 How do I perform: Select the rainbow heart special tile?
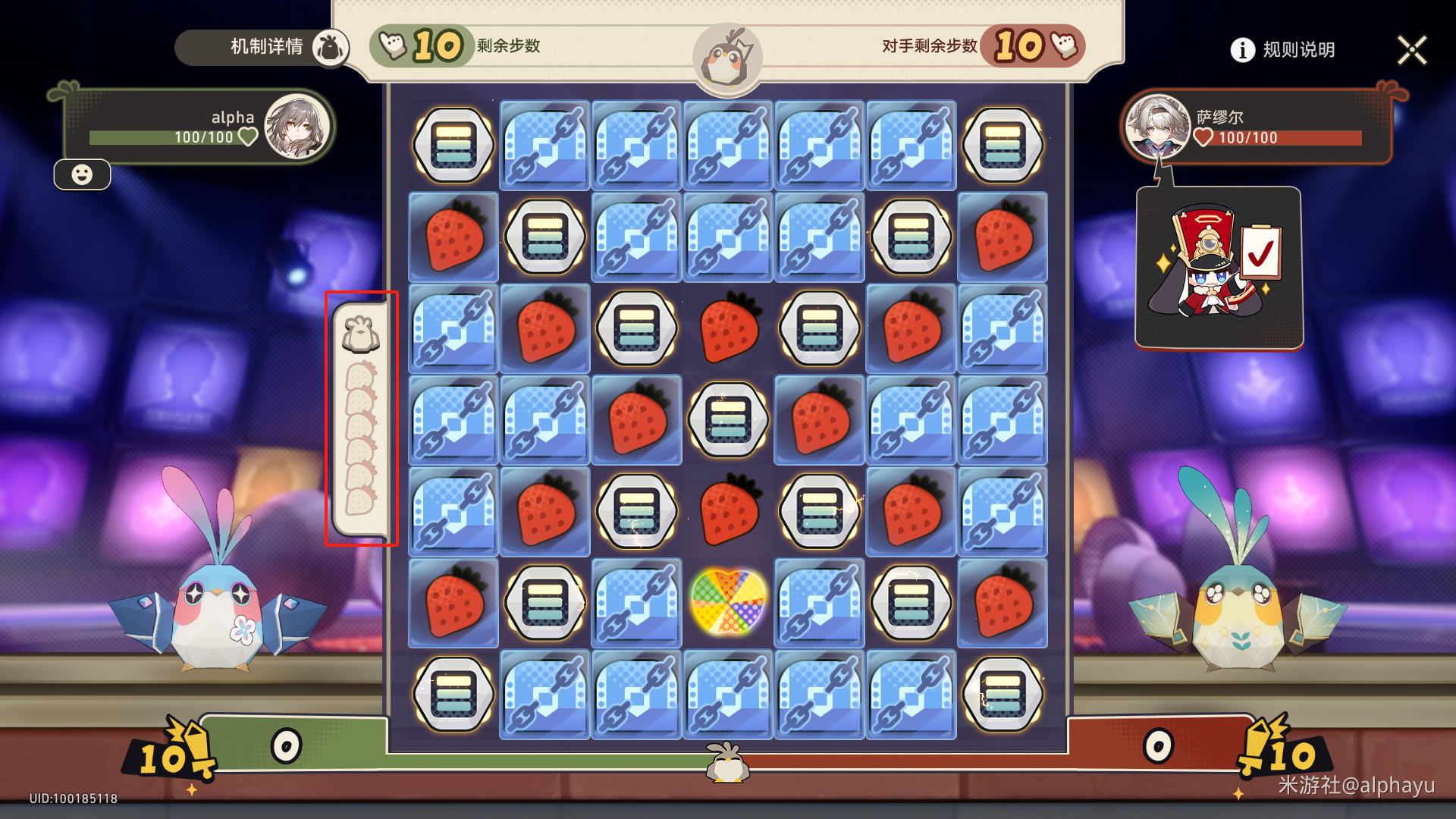[728, 603]
